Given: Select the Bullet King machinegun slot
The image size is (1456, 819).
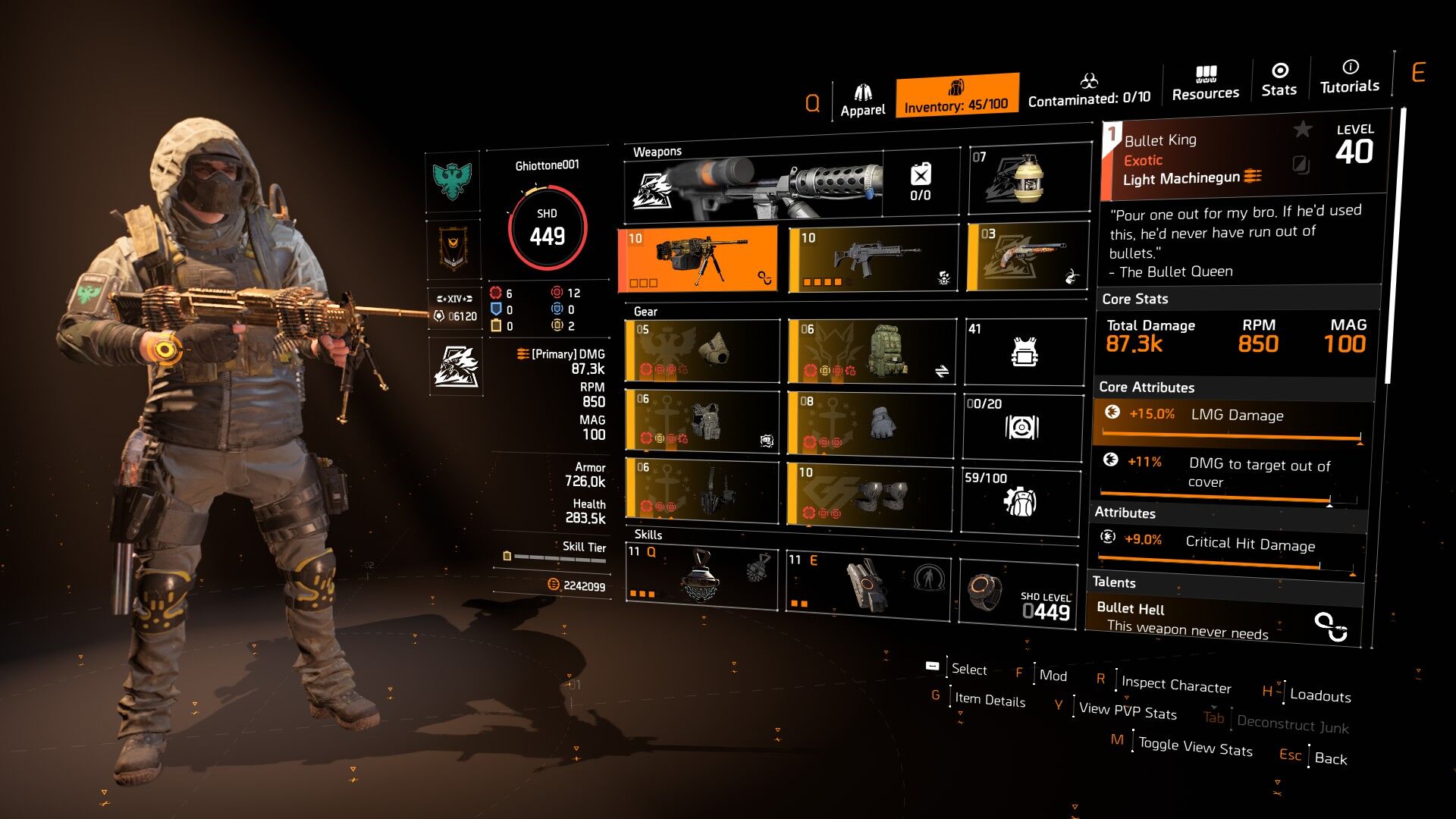Looking at the screenshot, I should click(x=698, y=259).
